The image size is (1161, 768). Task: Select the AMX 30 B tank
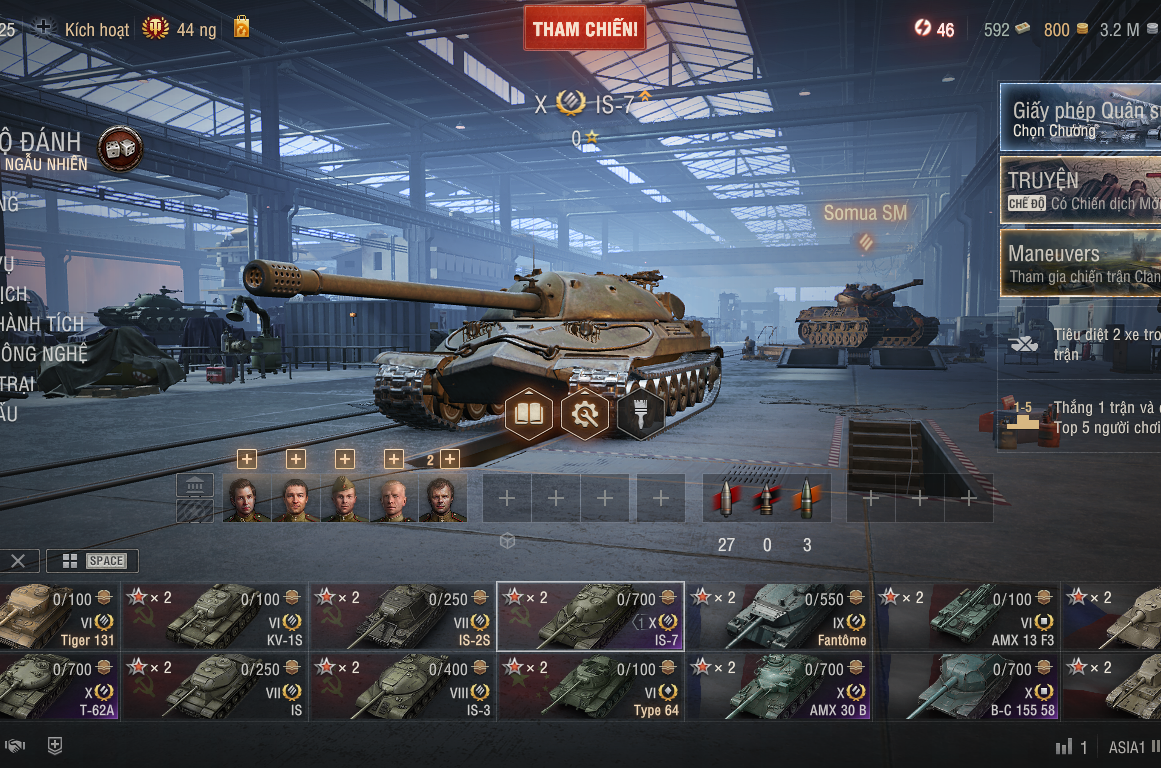pyautogui.click(x=780, y=687)
